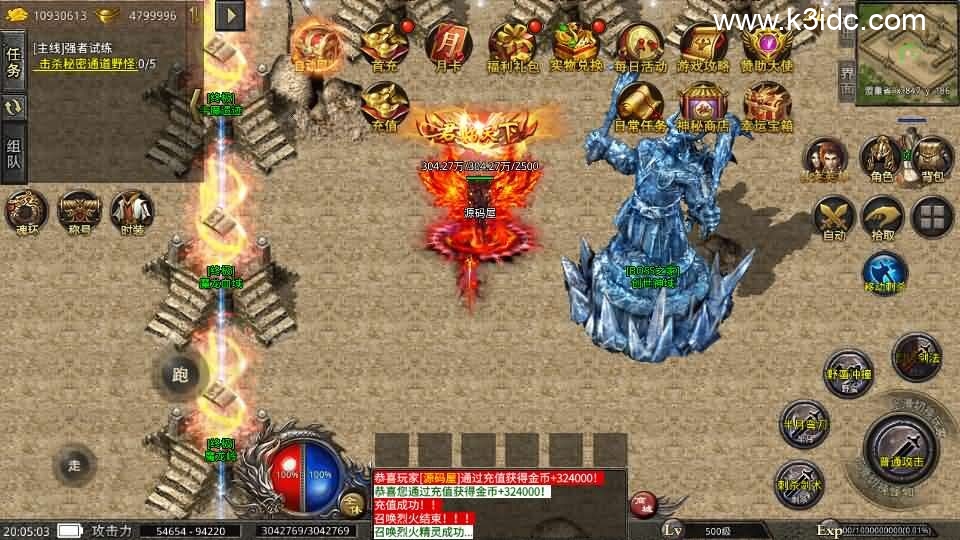The width and height of the screenshot is (960, 540).
Task: Claim the 福利礼包 gift pack
Action: [512, 45]
